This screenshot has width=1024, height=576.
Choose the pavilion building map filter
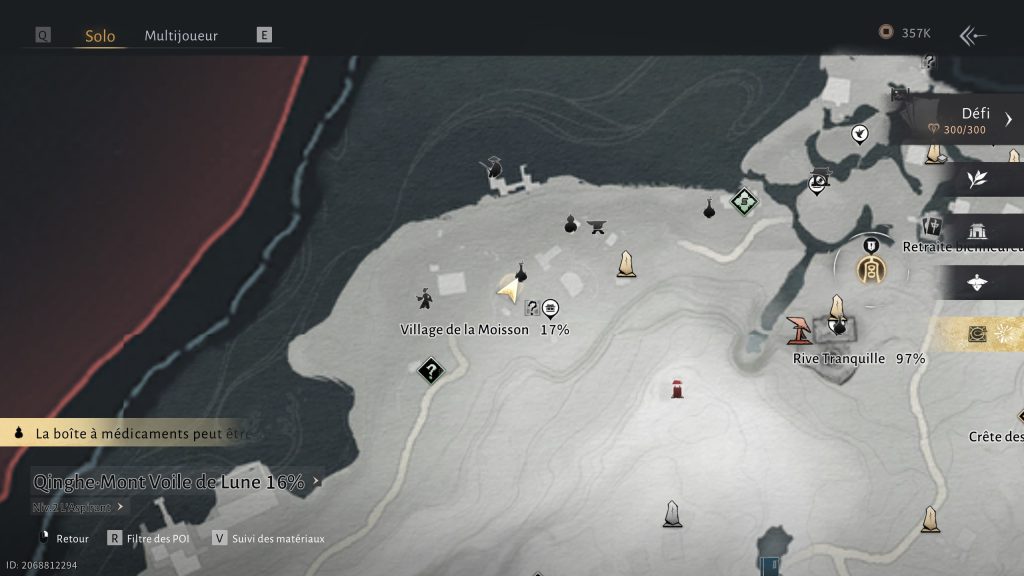point(977,231)
